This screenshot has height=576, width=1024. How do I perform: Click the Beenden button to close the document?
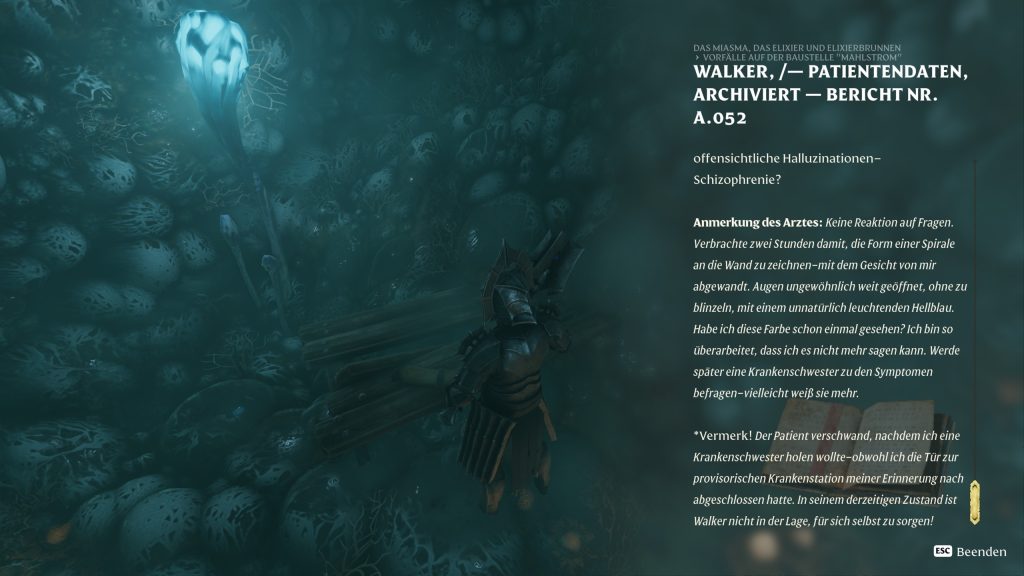969,551
